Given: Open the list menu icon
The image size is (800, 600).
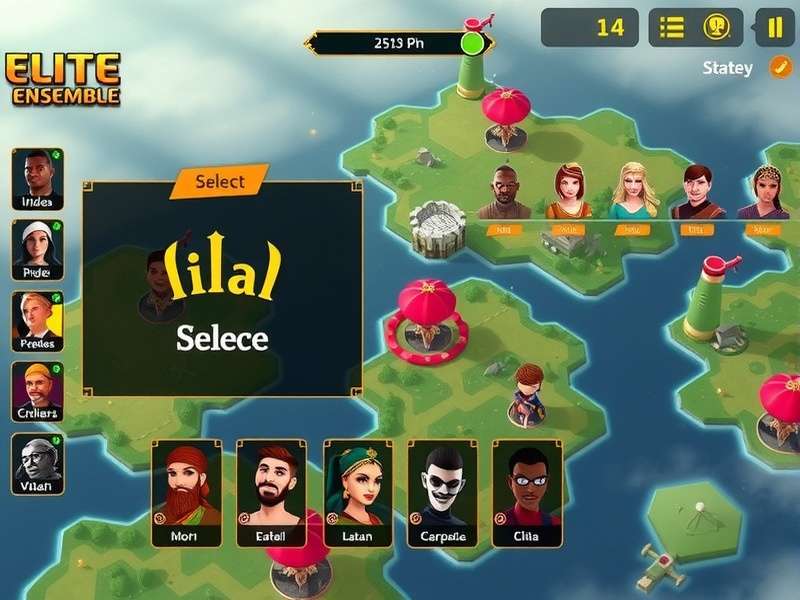Looking at the screenshot, I should [x=672, y=28].
